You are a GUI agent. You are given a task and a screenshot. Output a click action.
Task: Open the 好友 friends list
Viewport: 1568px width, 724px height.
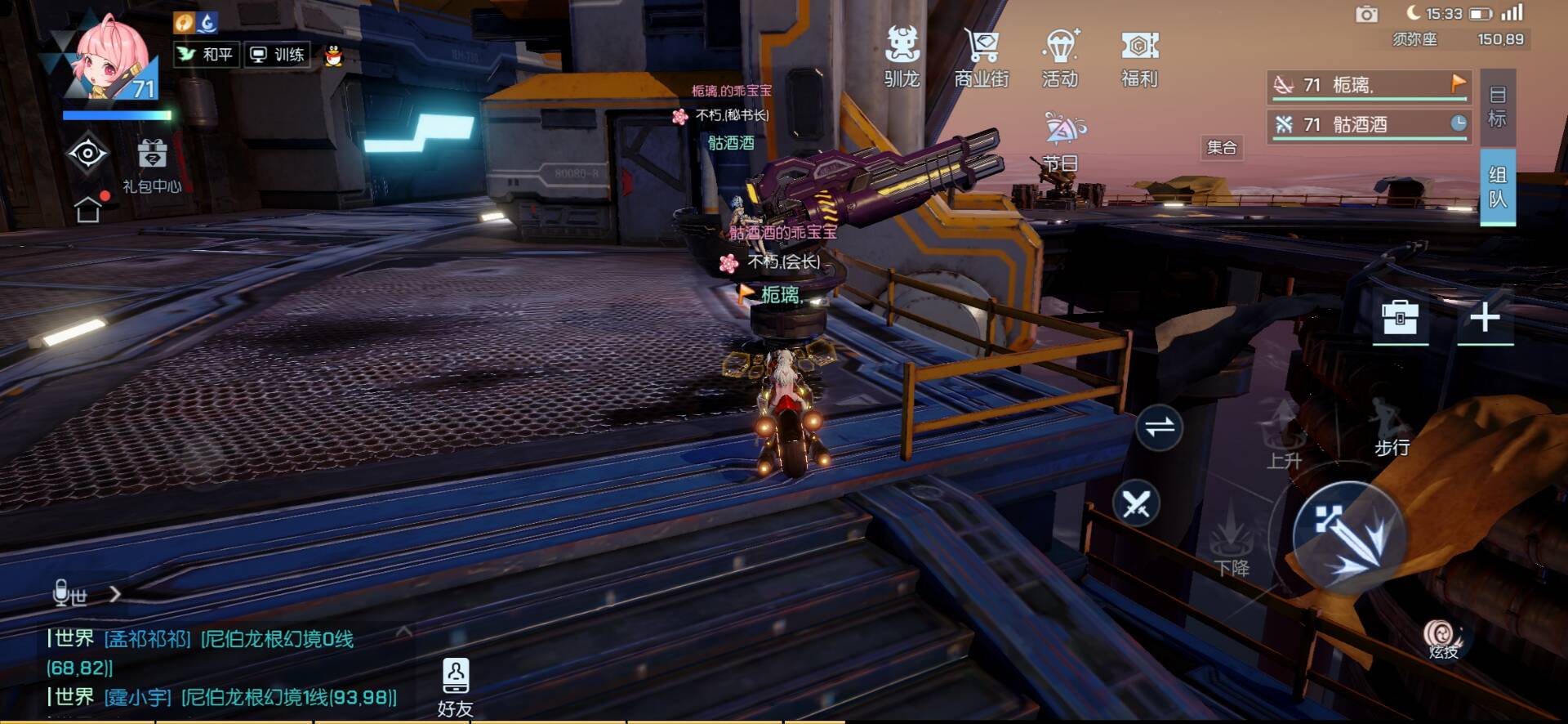455,687
